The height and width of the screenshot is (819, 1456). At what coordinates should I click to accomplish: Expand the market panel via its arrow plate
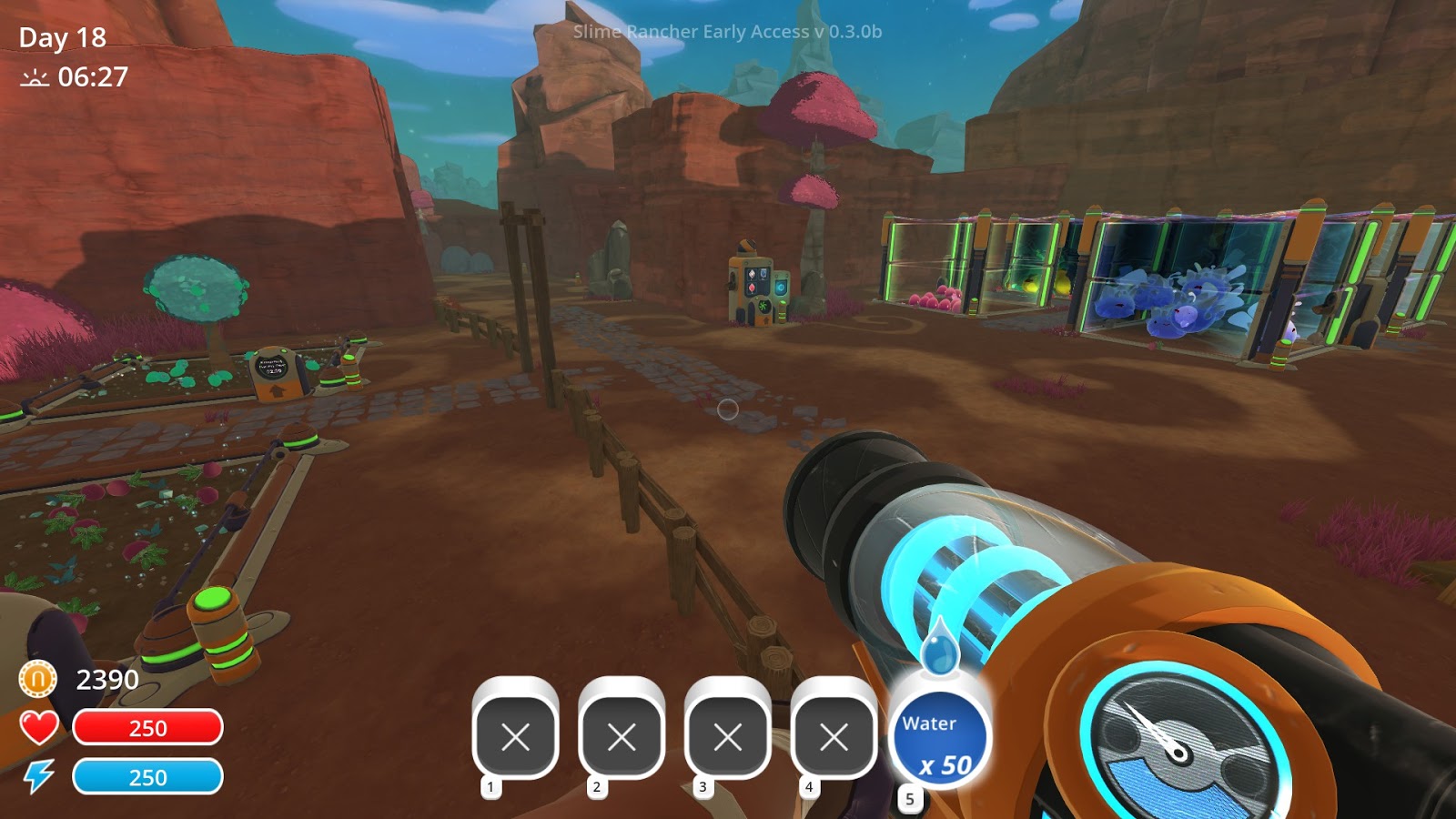(766, 320)
